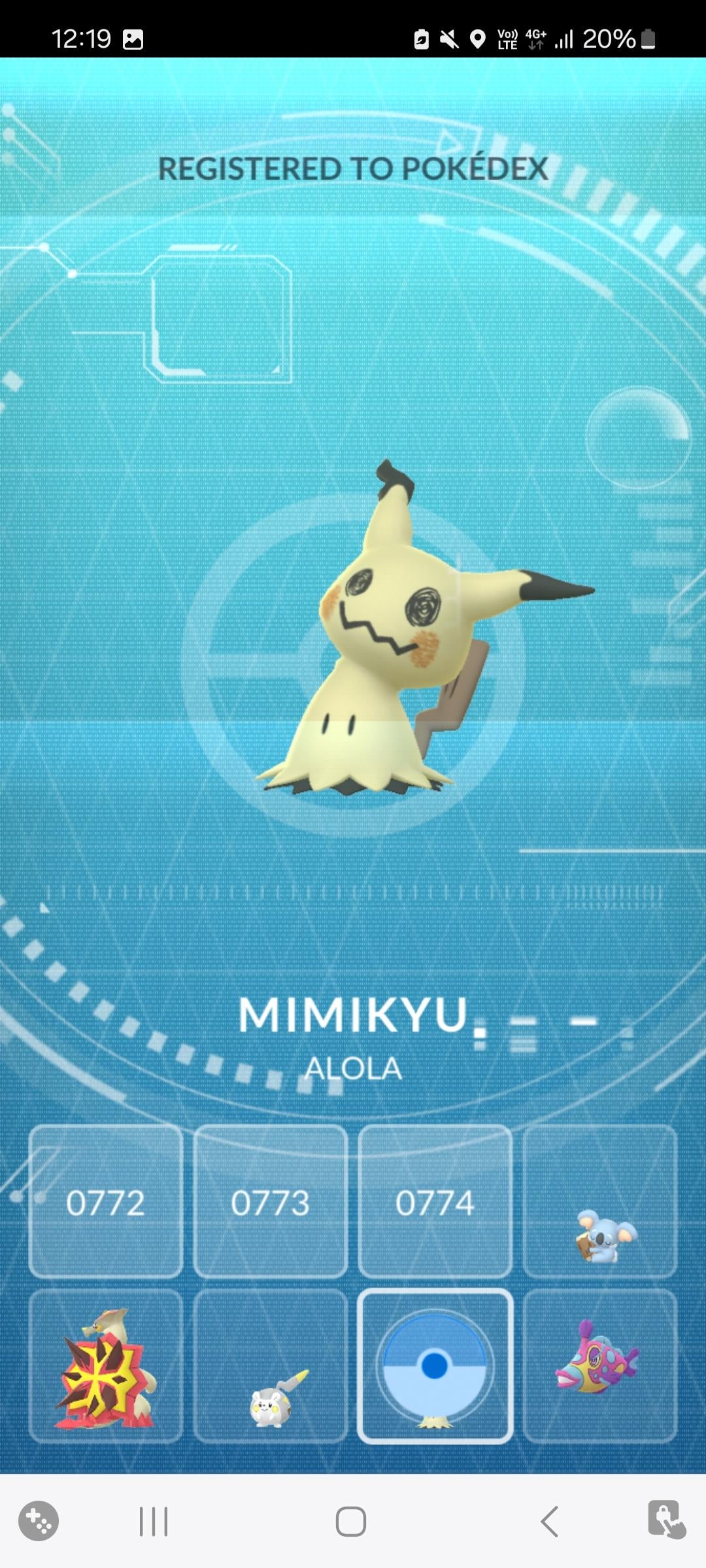Open the Komala Pokédex tile
This screenshot has height=1568, width=706.
[x=600, y=1201]
